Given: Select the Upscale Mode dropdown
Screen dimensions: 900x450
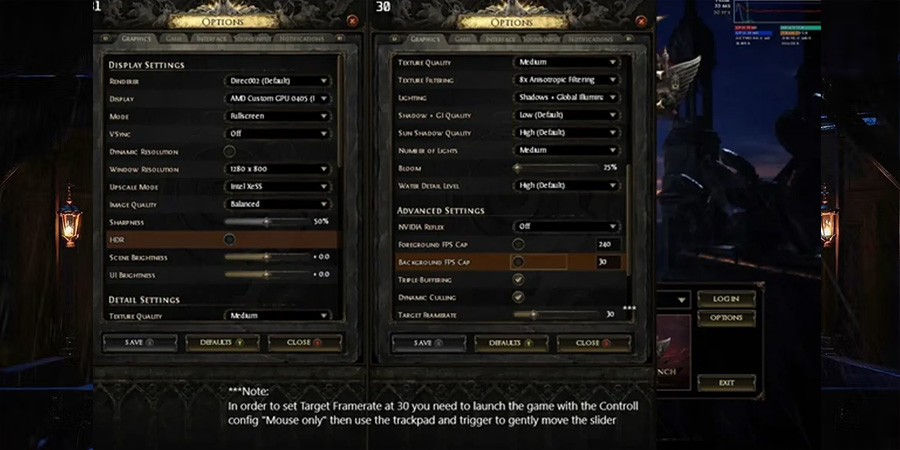Looking at the screenshot, I should (x=277, y=186).
